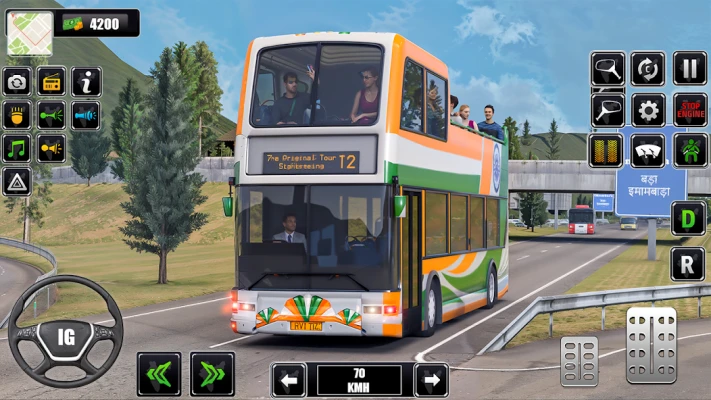The width and height of the screenshot is (711, 400).
Task: Activate the right turn indicator arrows
Action: point(212,374)
